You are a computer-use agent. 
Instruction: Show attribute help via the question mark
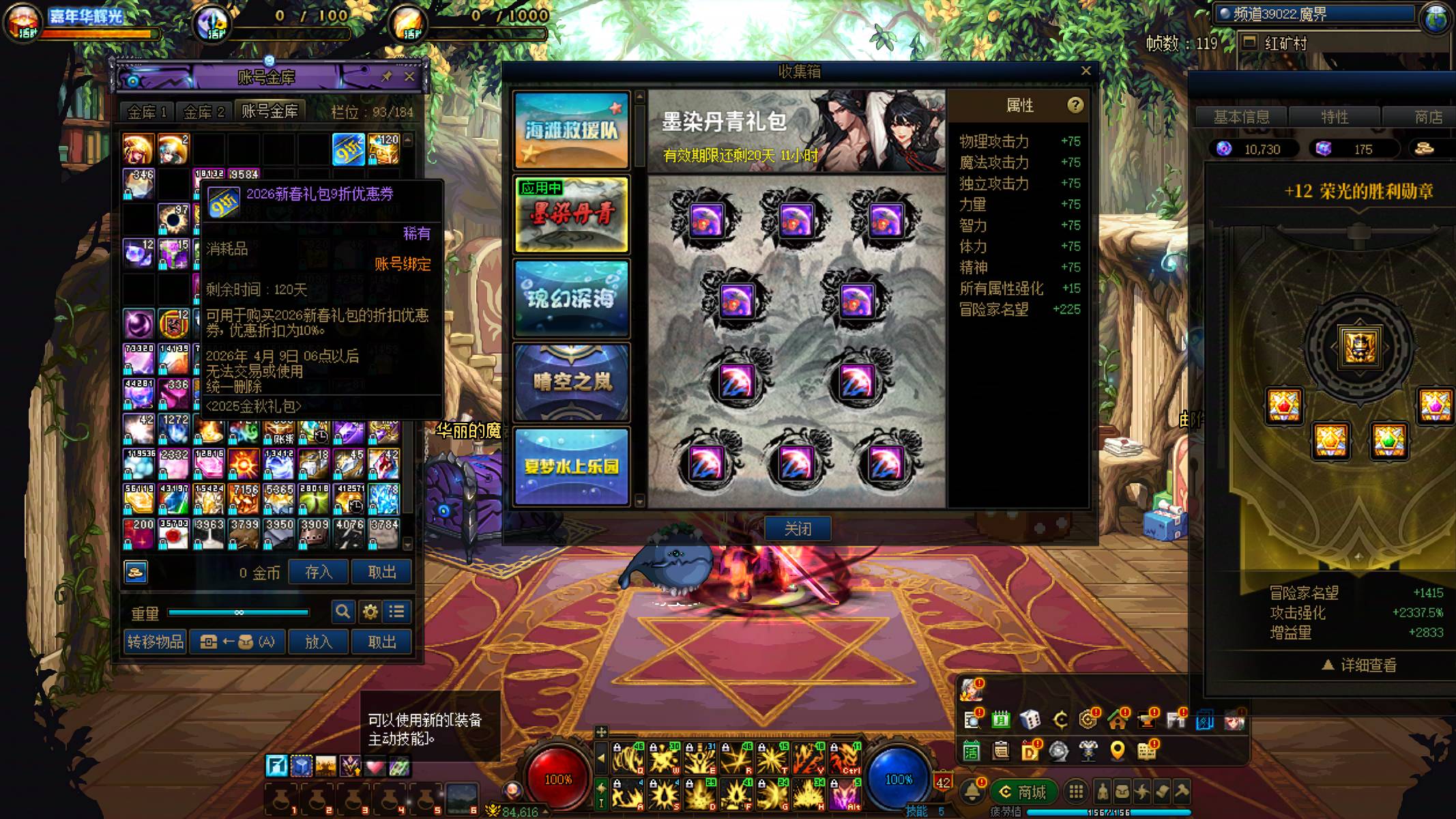click(1075, 105)
